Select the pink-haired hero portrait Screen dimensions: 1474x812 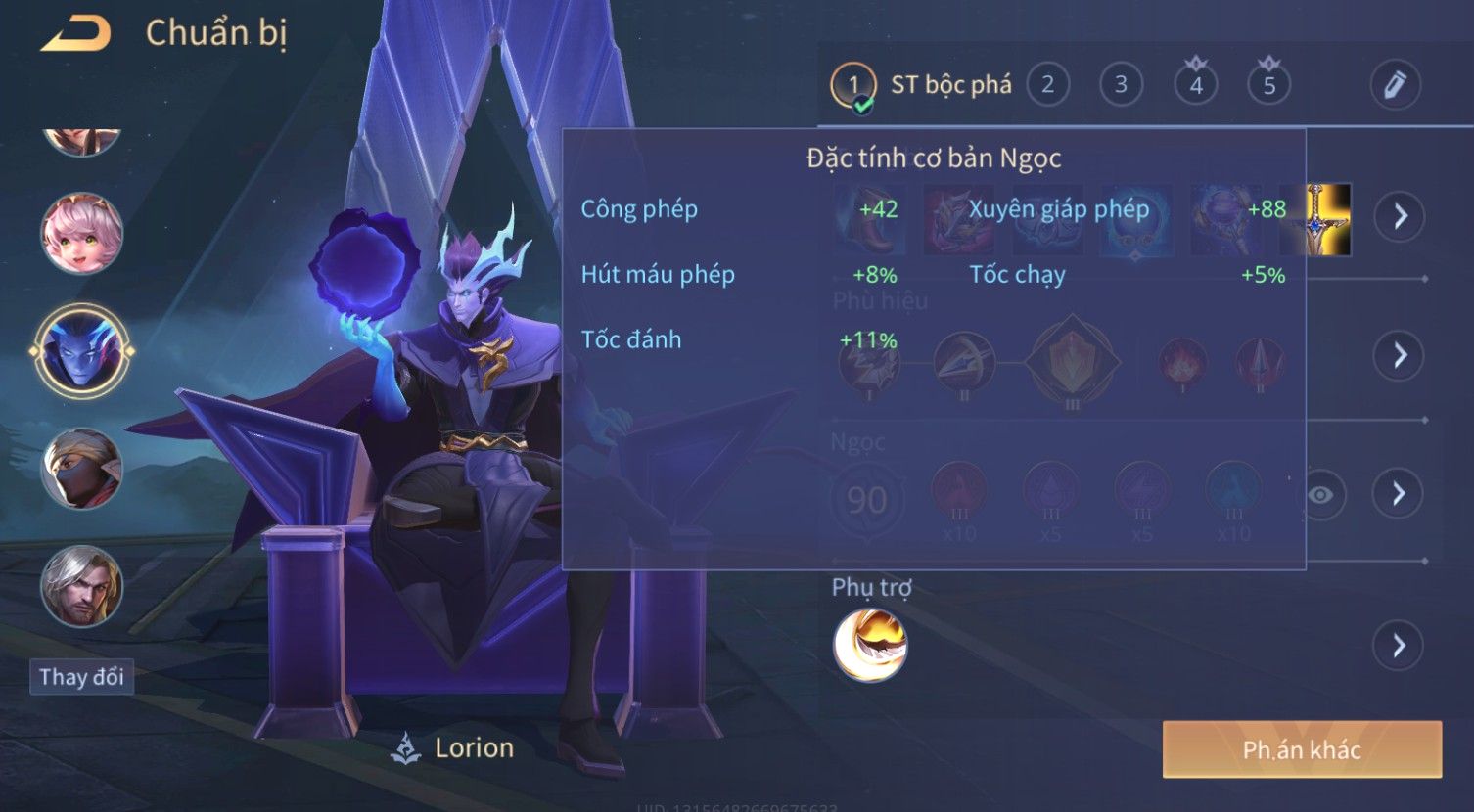(81, 235)
